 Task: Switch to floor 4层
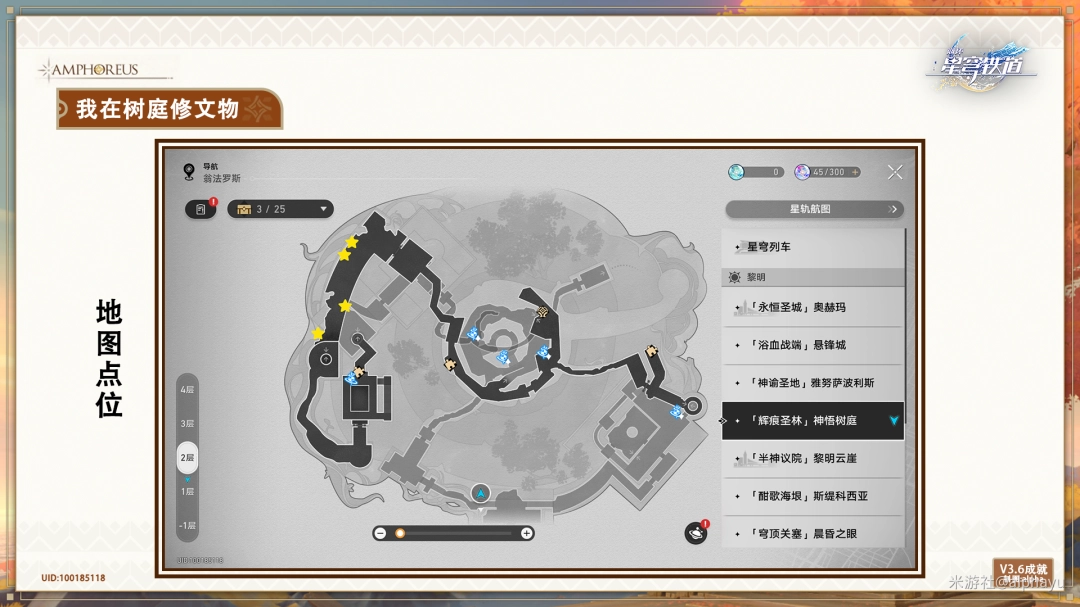(187, 389)
